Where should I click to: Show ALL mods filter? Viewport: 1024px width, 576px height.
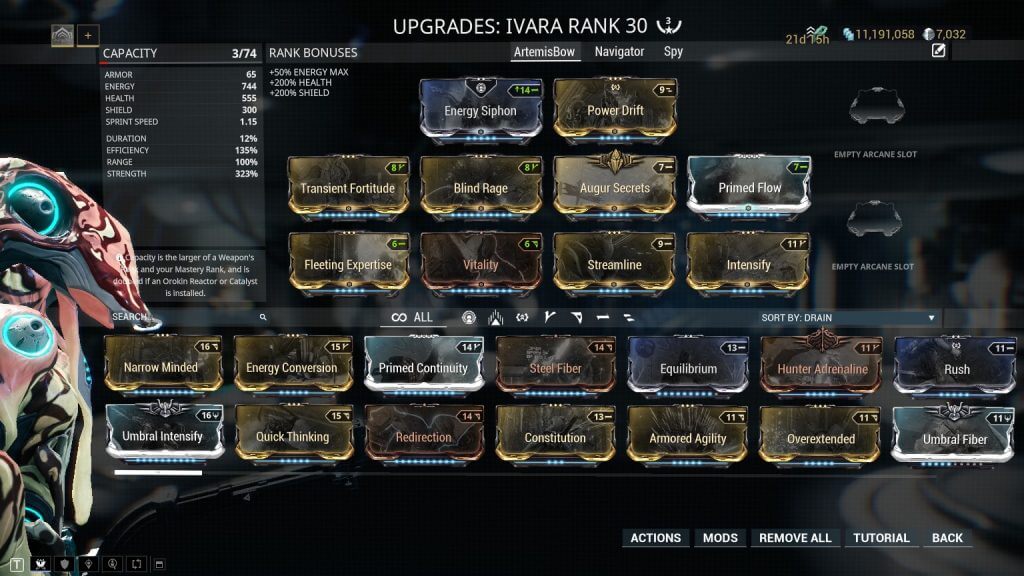[412, 317]
